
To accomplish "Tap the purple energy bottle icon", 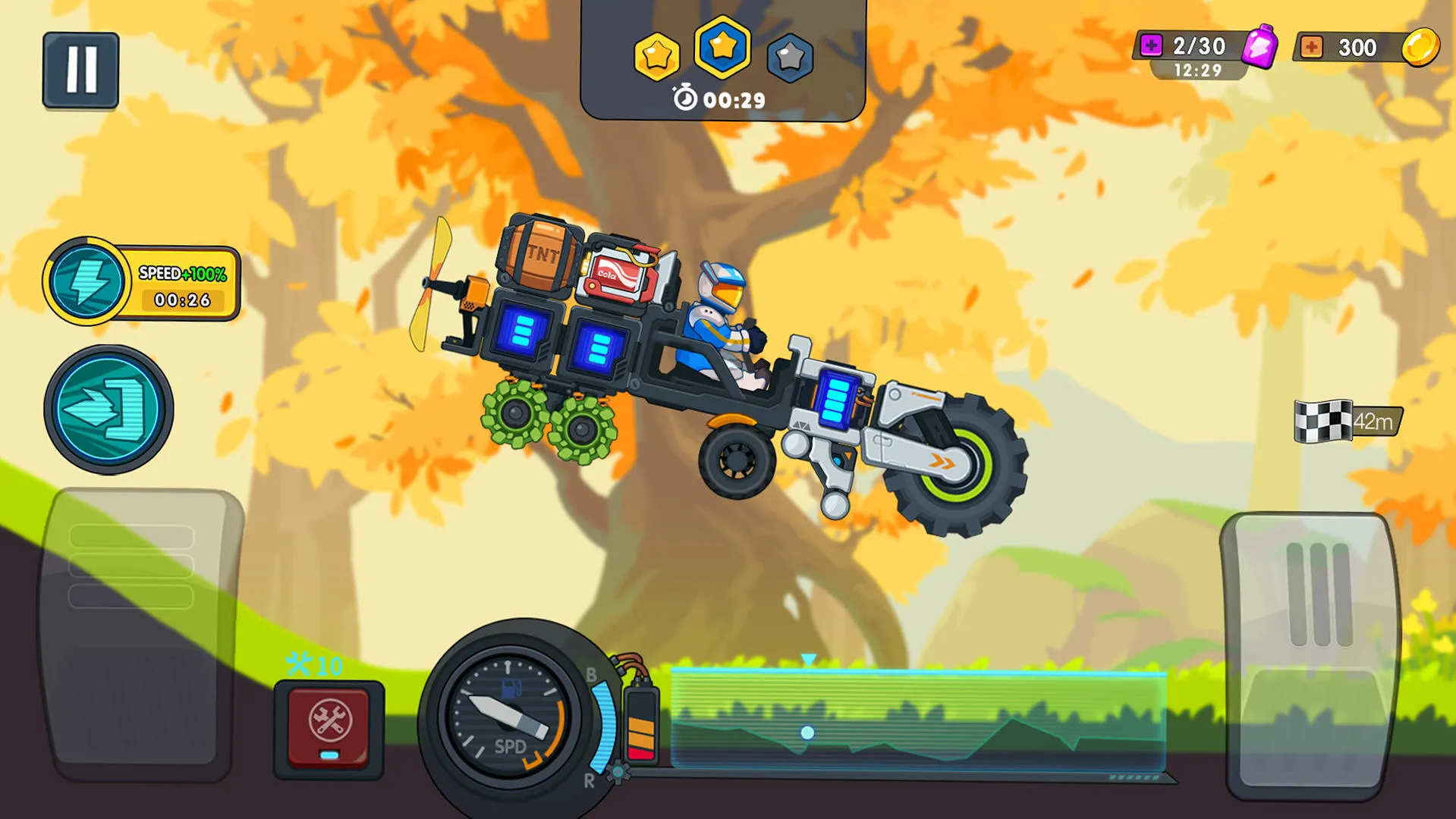I will (1259, 47).
